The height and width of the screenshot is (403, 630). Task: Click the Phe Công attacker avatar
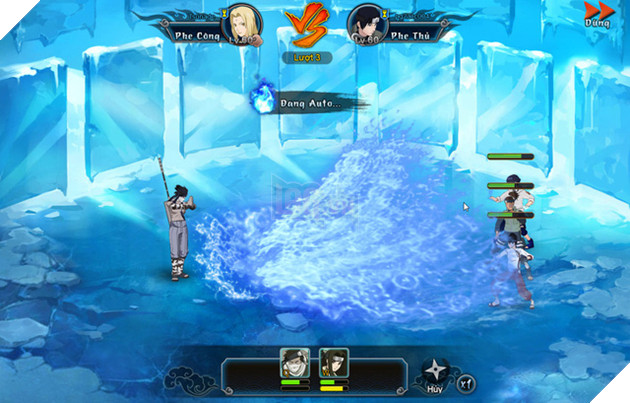pyautogui.click(x=245, y=23)
